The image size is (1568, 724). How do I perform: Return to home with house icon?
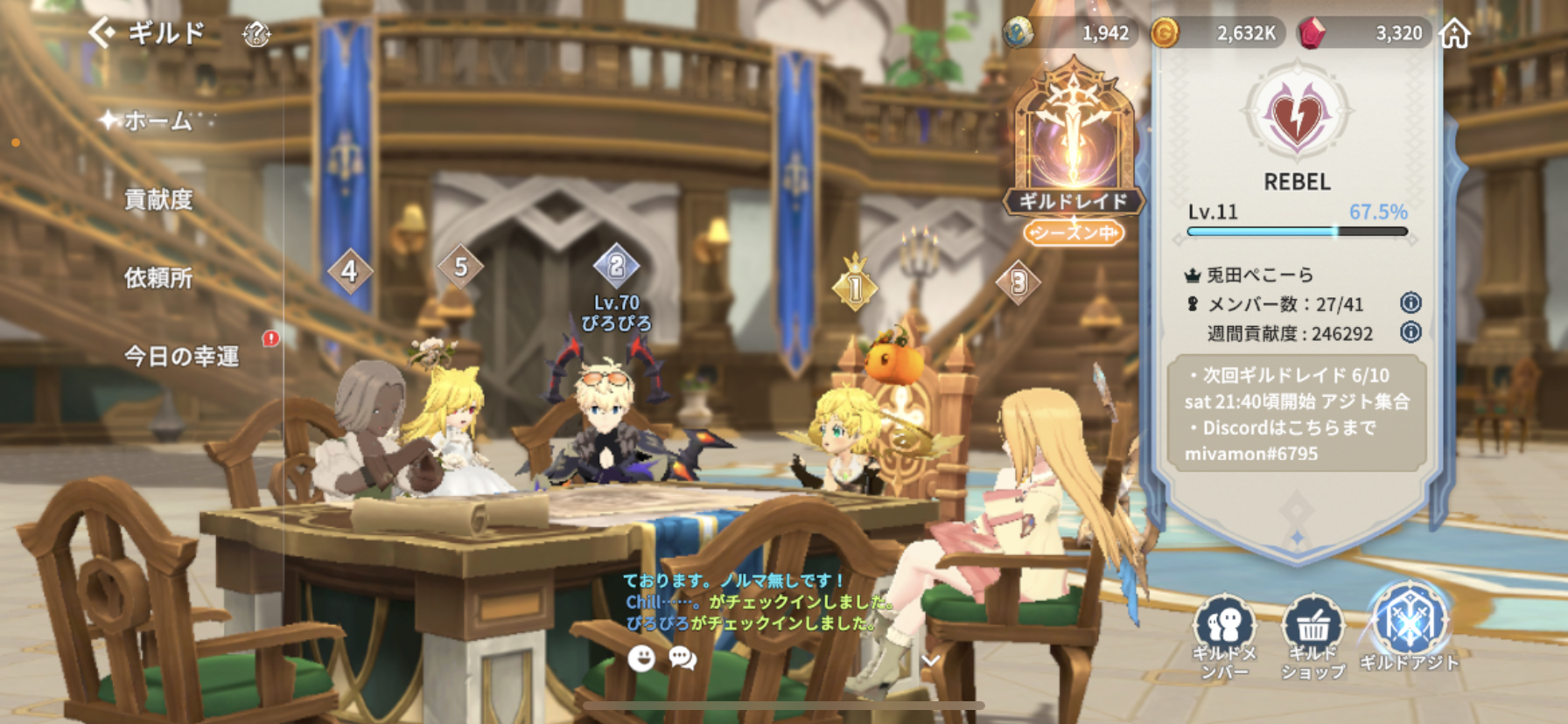pos(1454,34)
